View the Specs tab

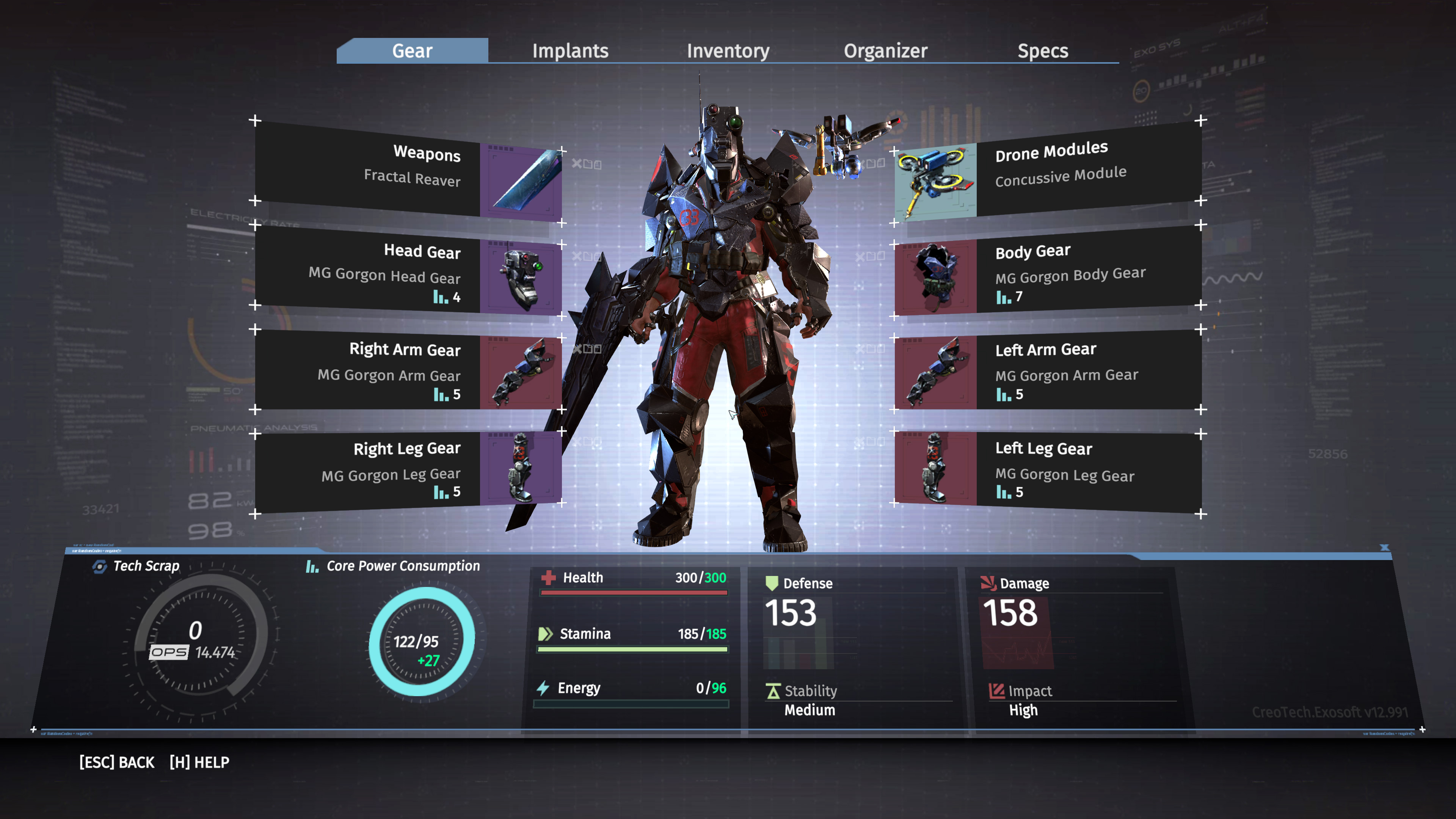(1042, 51)
